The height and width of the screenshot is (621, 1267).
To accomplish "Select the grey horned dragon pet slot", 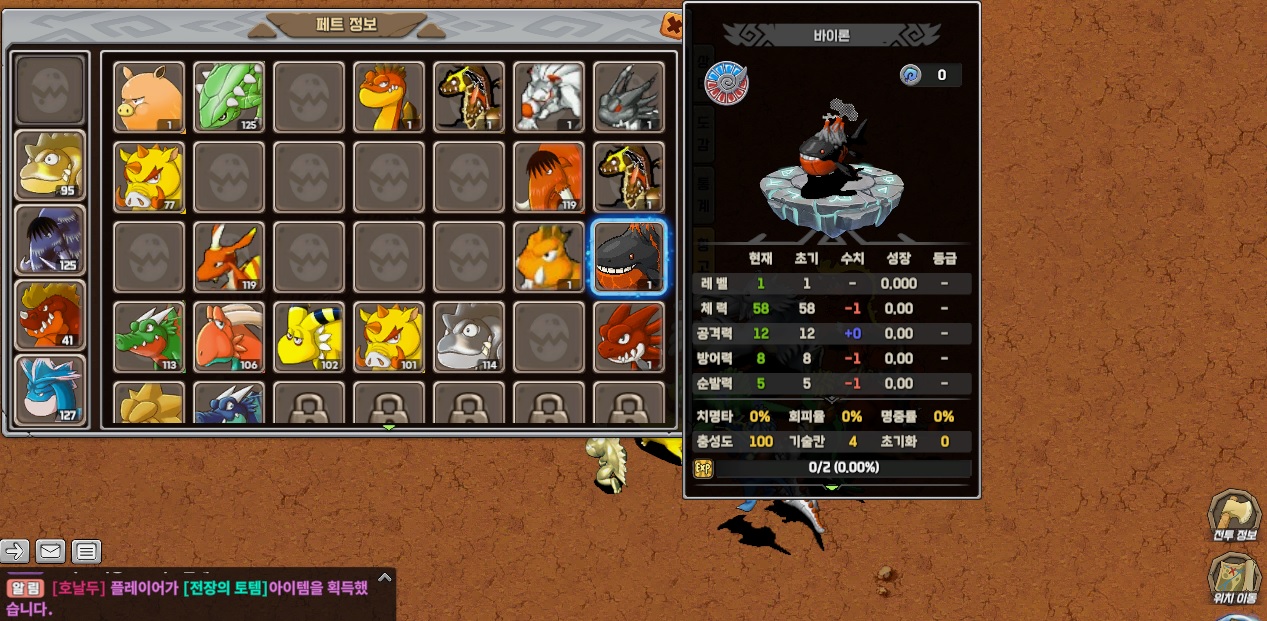I will click(x=629, y=97).
